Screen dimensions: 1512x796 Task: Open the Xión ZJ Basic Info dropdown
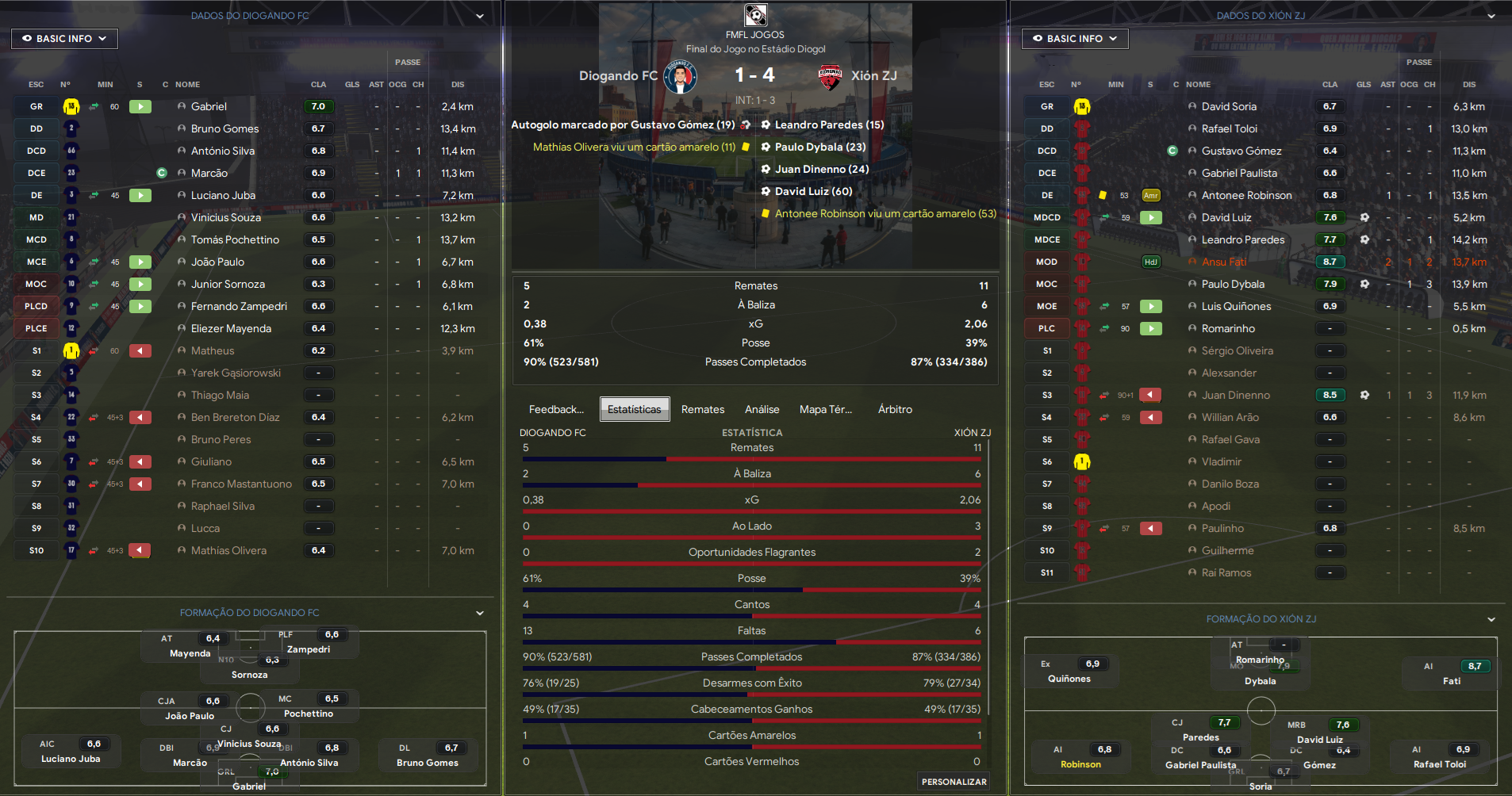coord(1074,38)
